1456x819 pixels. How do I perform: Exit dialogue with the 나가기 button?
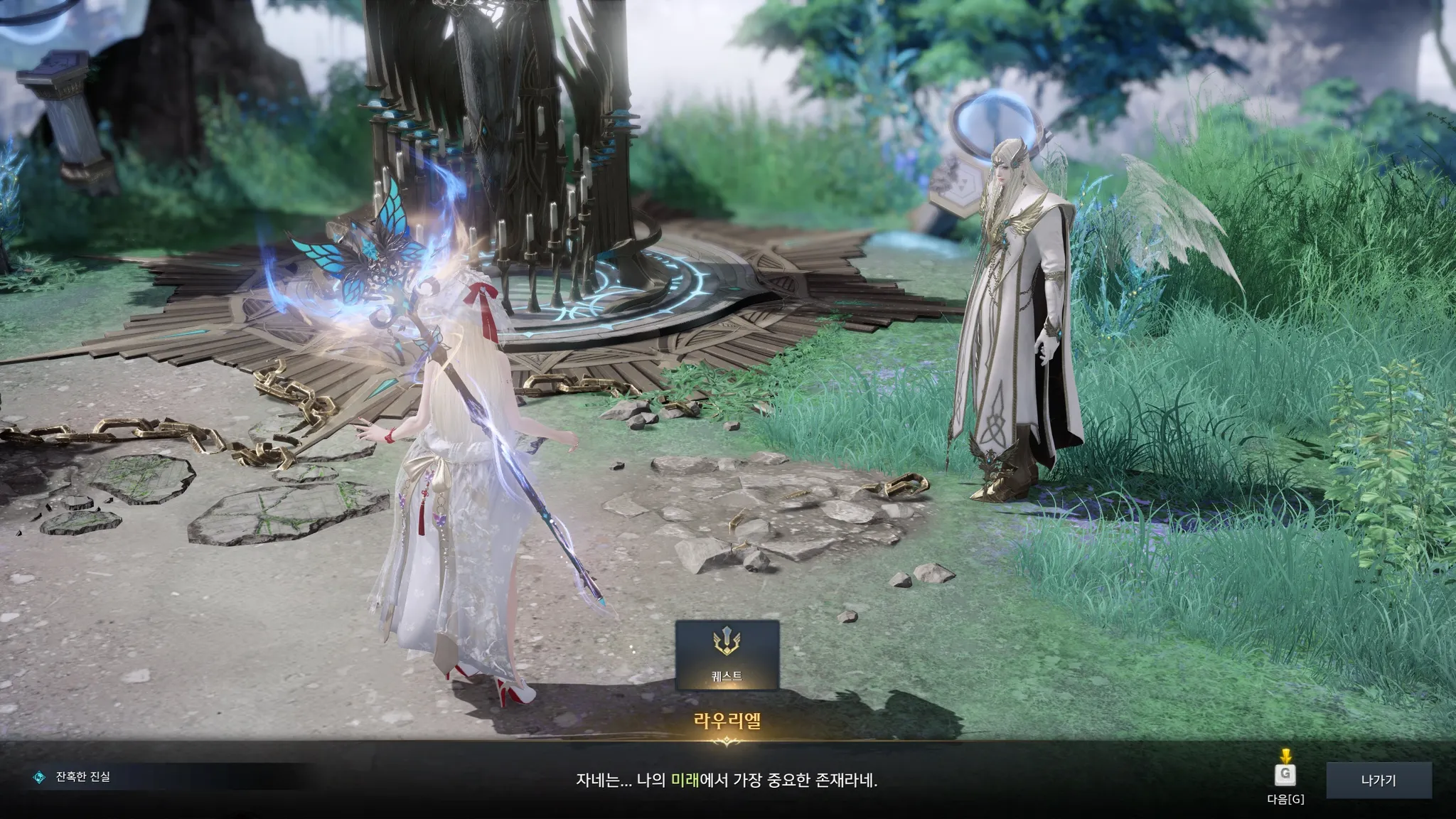tap(1378, 780)
